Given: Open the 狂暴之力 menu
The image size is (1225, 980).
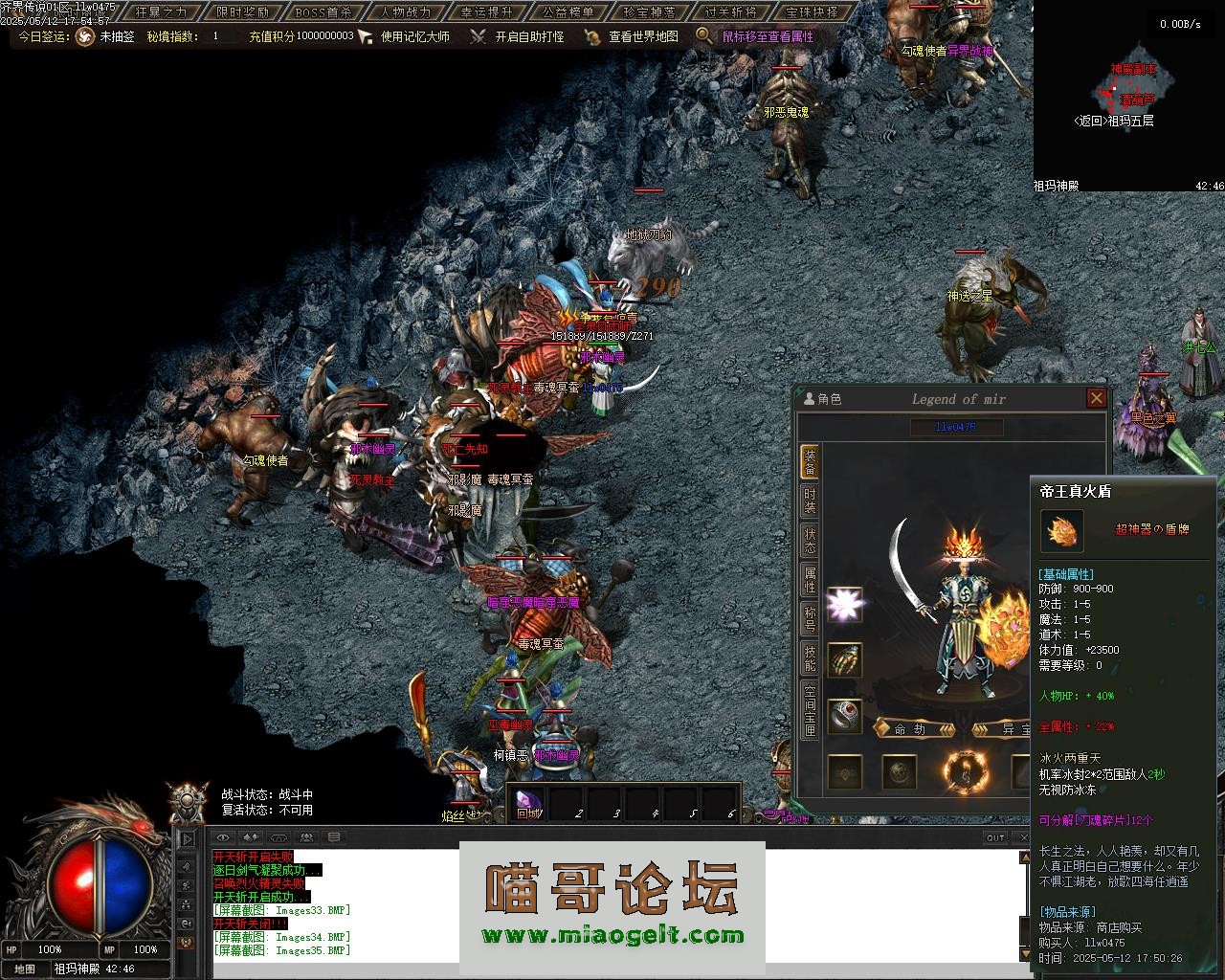Looking at the screenshot, I should coord(161,12).
